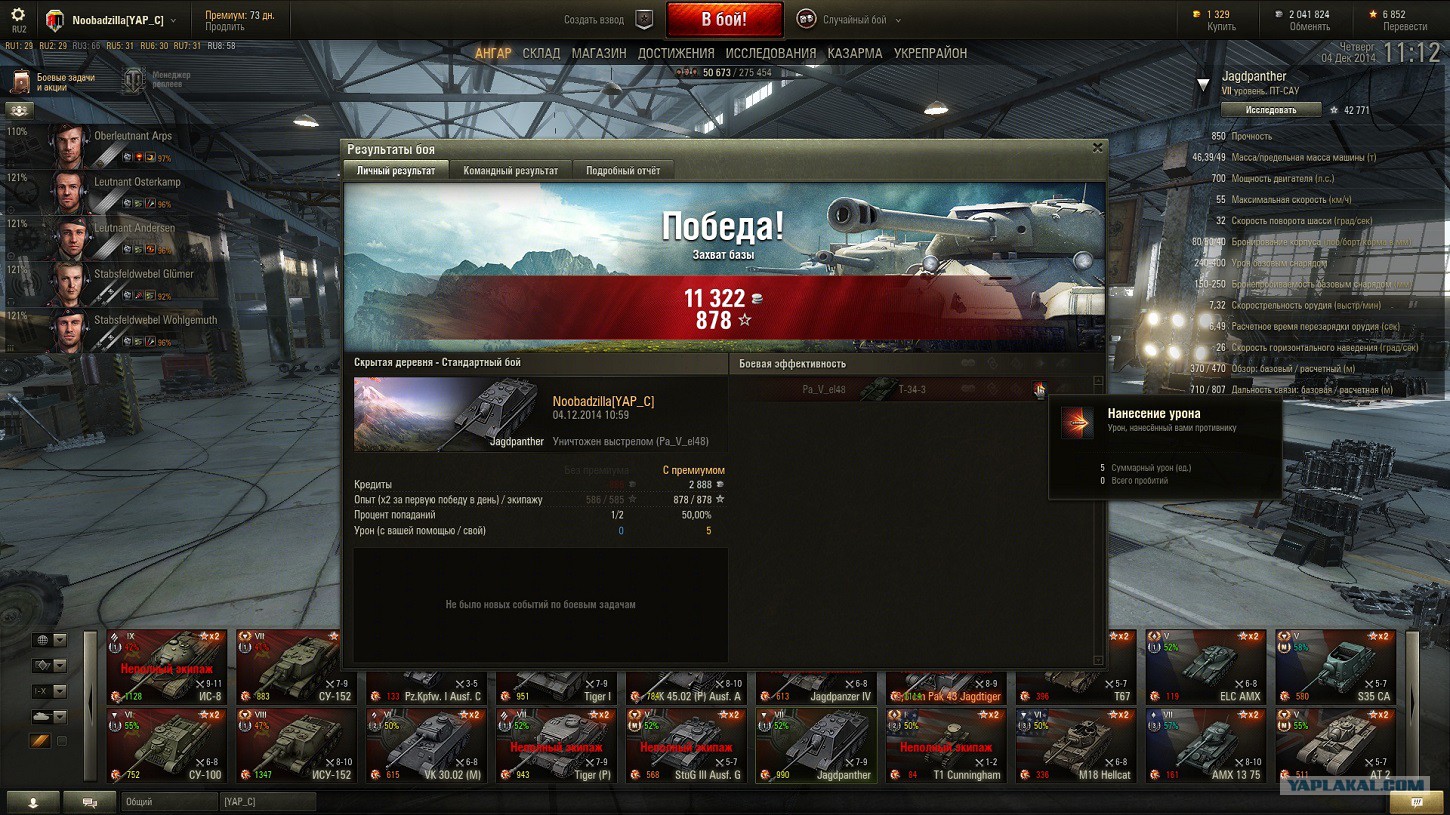The height and width of the screenshot is (815, 1450).
Task: Open the Случайный бой battle type dropdown
Action: click(x=849, y=20)
